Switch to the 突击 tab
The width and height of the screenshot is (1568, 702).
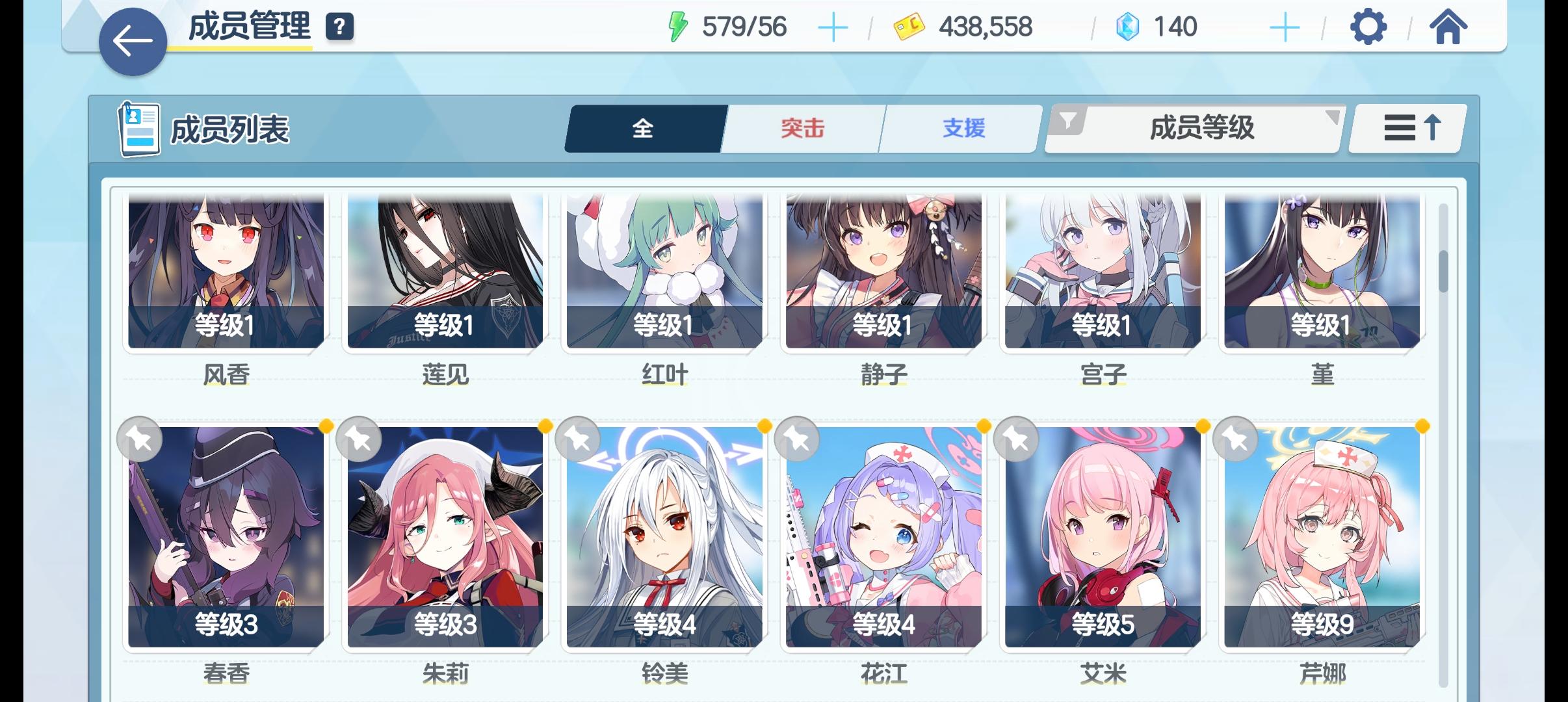801,129
